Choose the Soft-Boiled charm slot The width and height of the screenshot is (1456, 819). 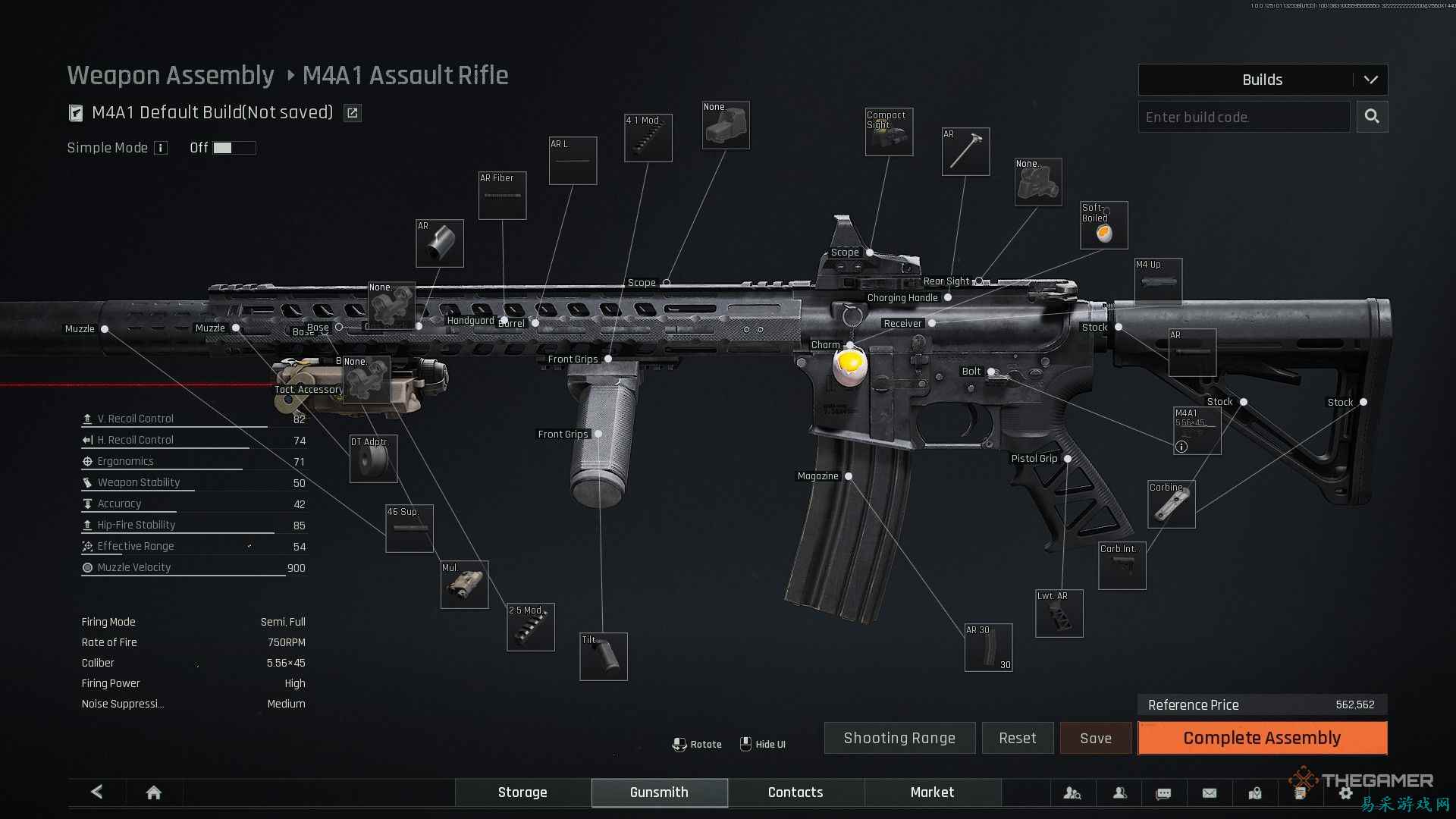(x=1103, y=225)
